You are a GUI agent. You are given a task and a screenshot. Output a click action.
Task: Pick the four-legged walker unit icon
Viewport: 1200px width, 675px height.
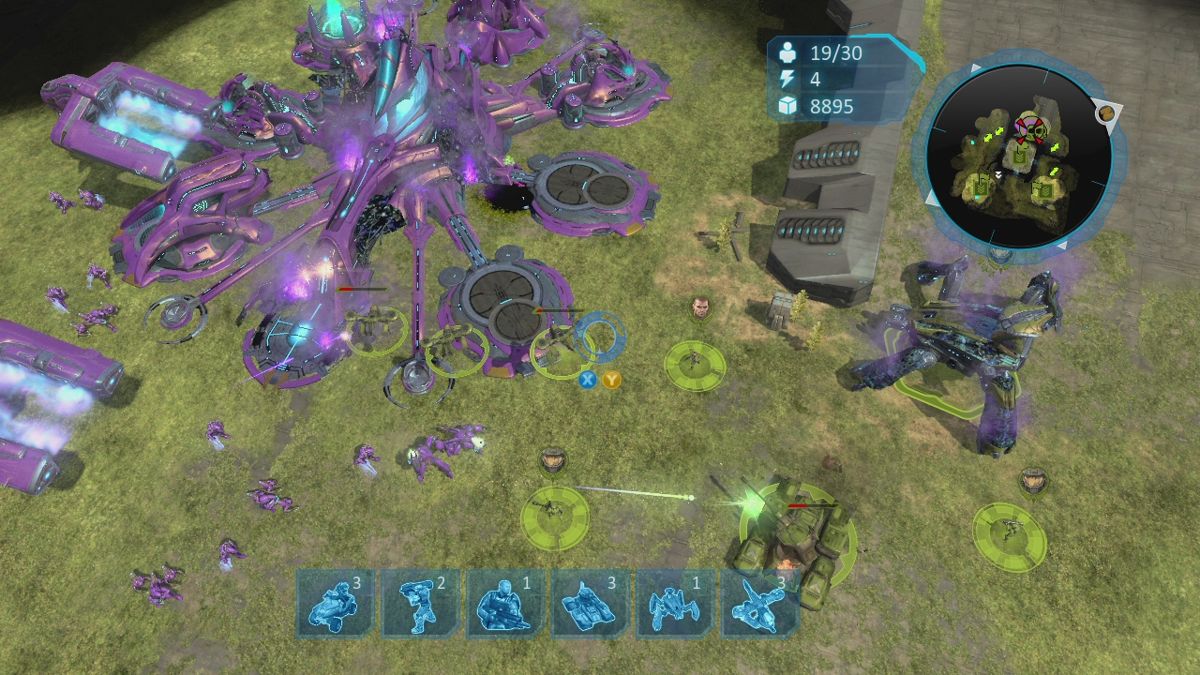[x=676, y=603]
